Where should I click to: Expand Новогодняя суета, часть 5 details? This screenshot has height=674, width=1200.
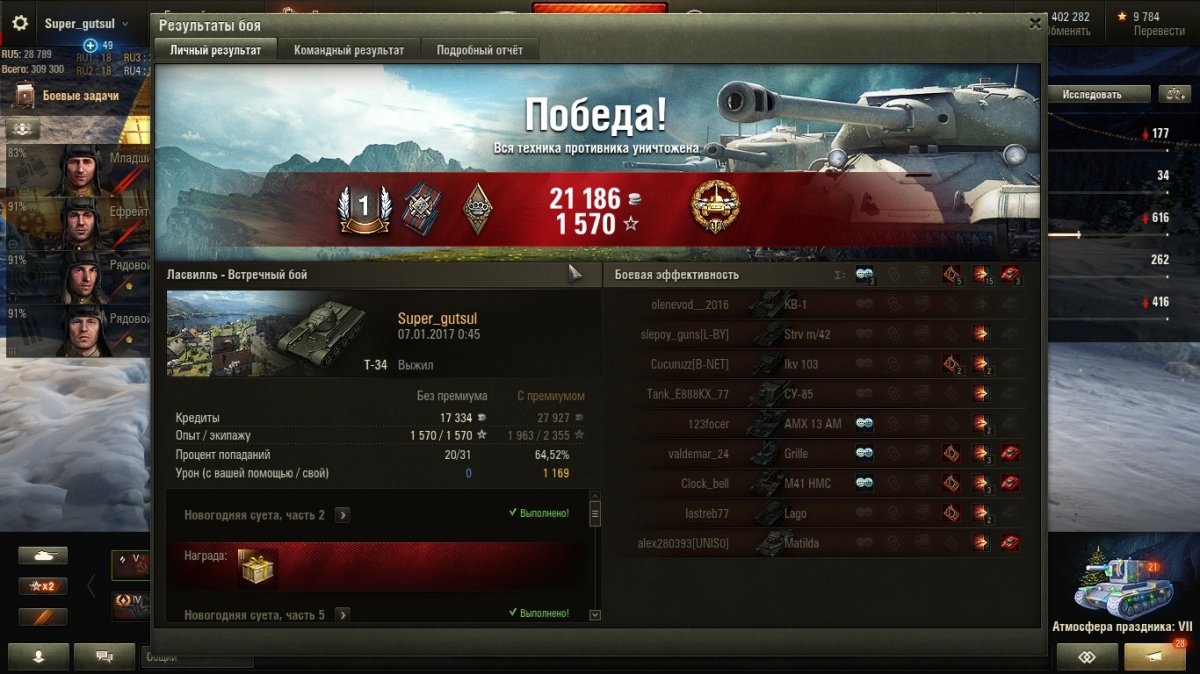click(x=343, y=615)
